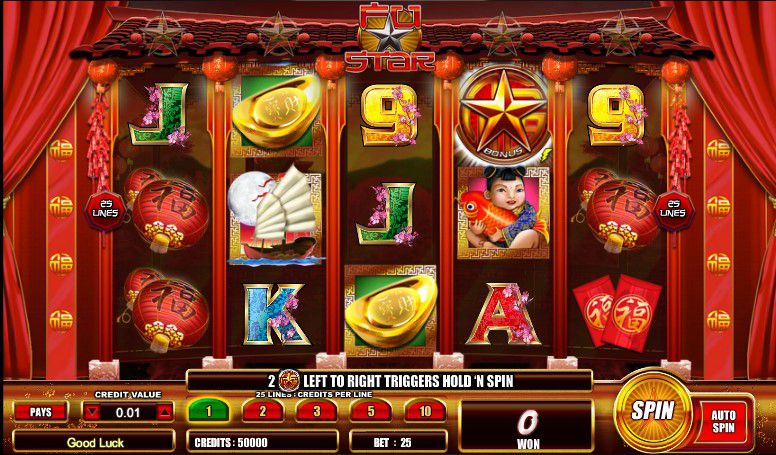
Task: Select 1 credit per line
Action: tap(210, 410)
